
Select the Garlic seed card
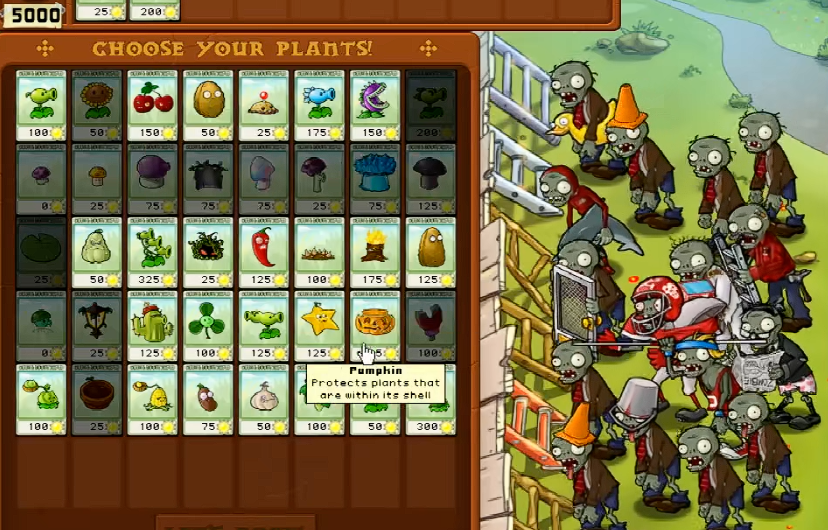[264, 400]
